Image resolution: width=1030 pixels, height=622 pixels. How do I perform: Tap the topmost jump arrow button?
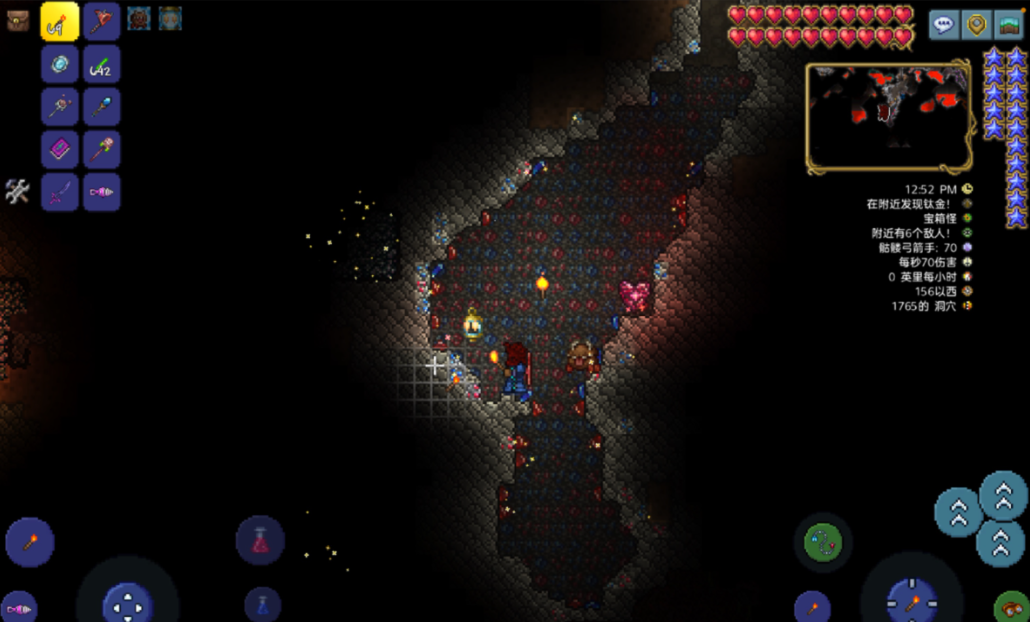pyautogui.click(x=1003, y=494)
